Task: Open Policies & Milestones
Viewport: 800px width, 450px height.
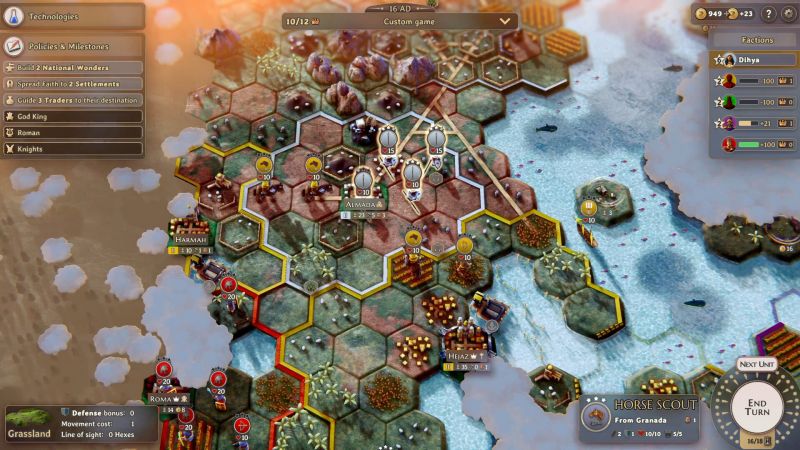Action: (70, 46)
